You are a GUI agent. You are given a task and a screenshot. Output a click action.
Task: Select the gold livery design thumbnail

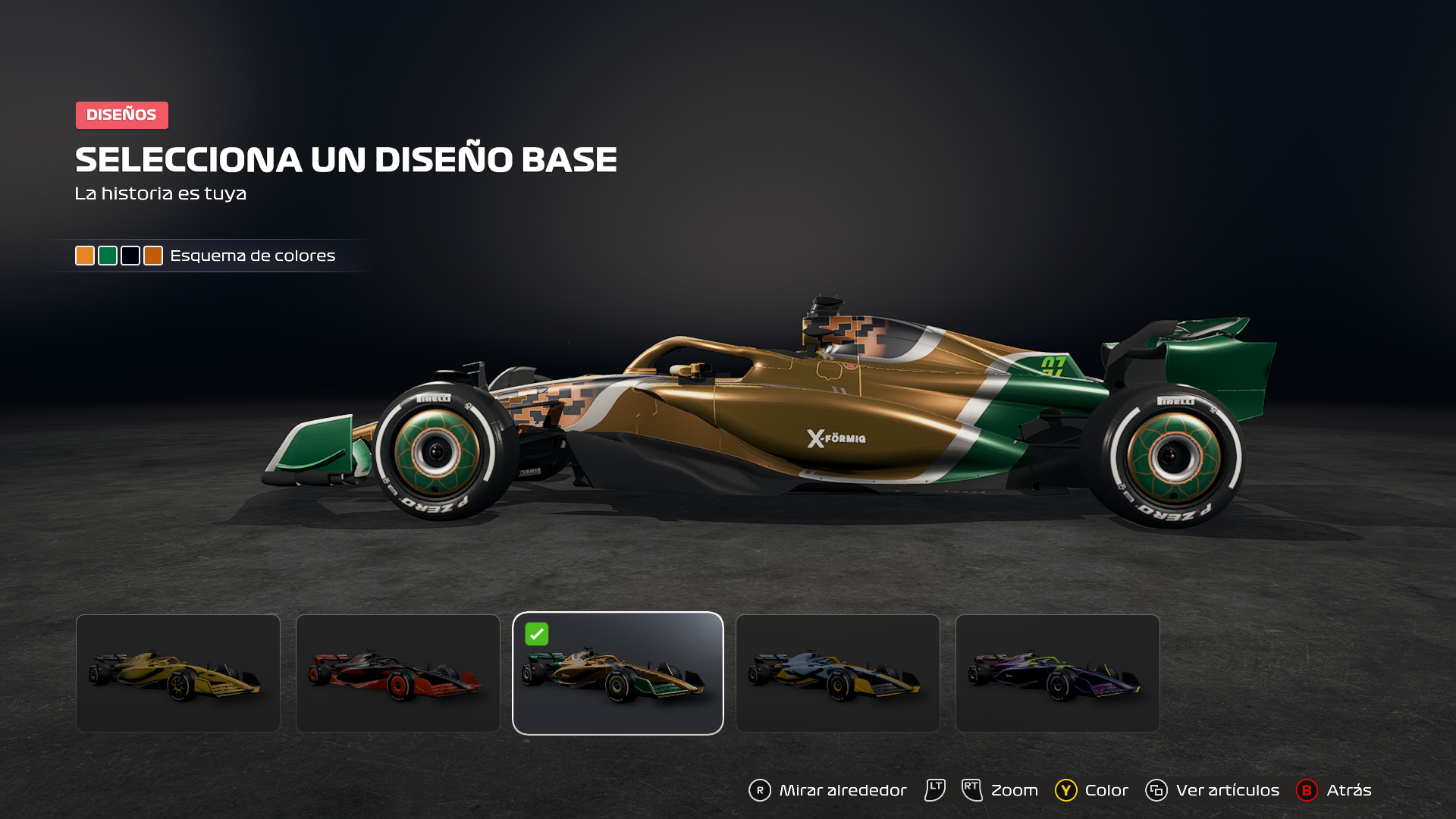click(178, 673)
